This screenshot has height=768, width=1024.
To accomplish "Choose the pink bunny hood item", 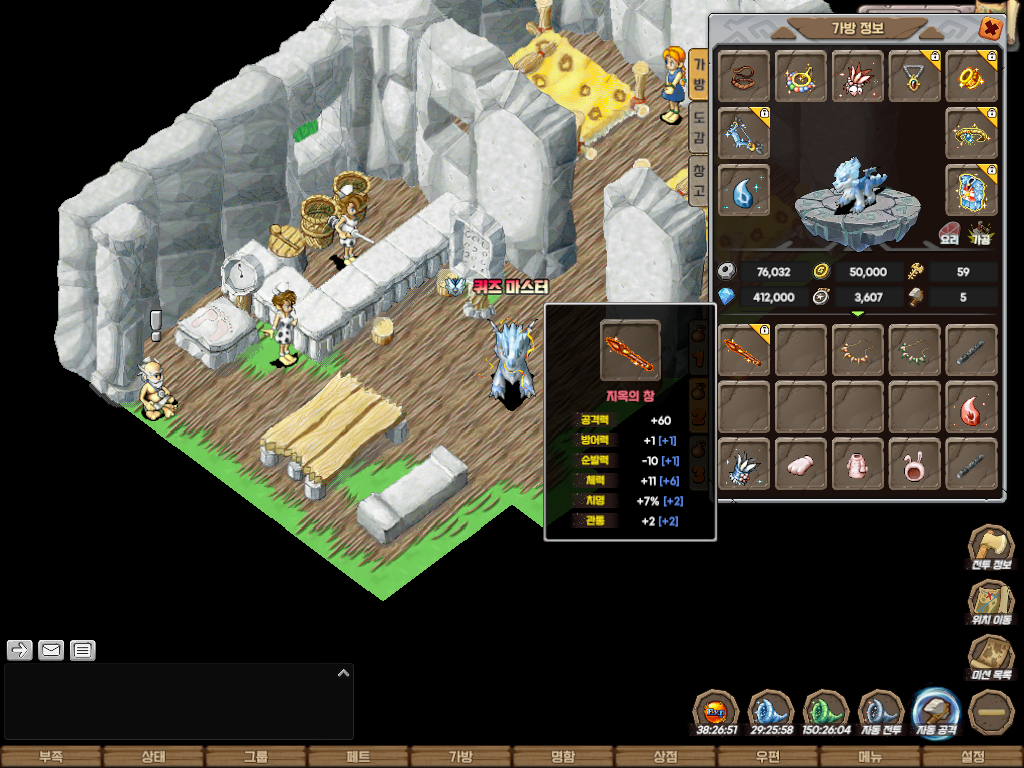I will 915,465.
